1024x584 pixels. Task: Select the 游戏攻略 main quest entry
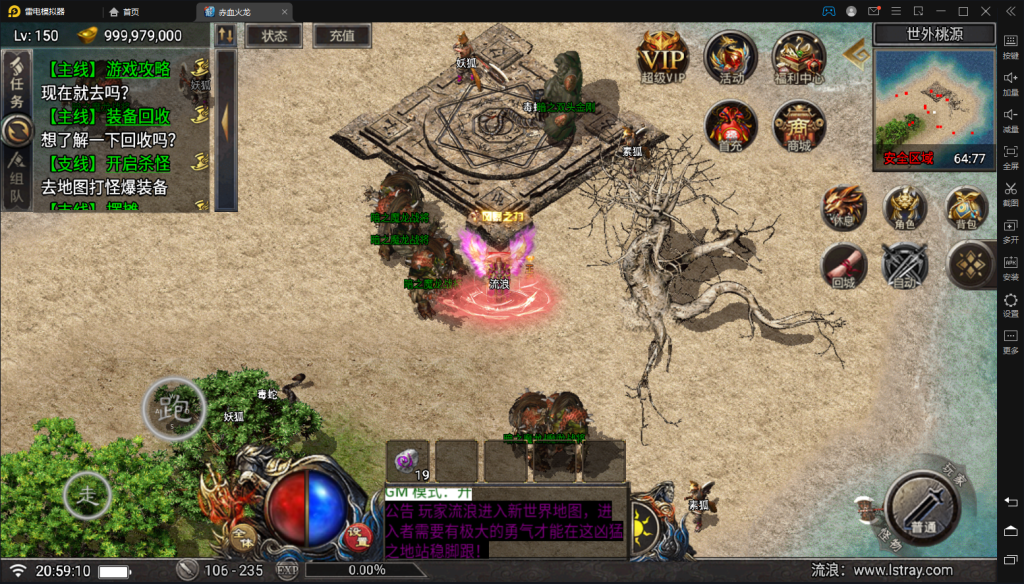click(x=110, y=70)
